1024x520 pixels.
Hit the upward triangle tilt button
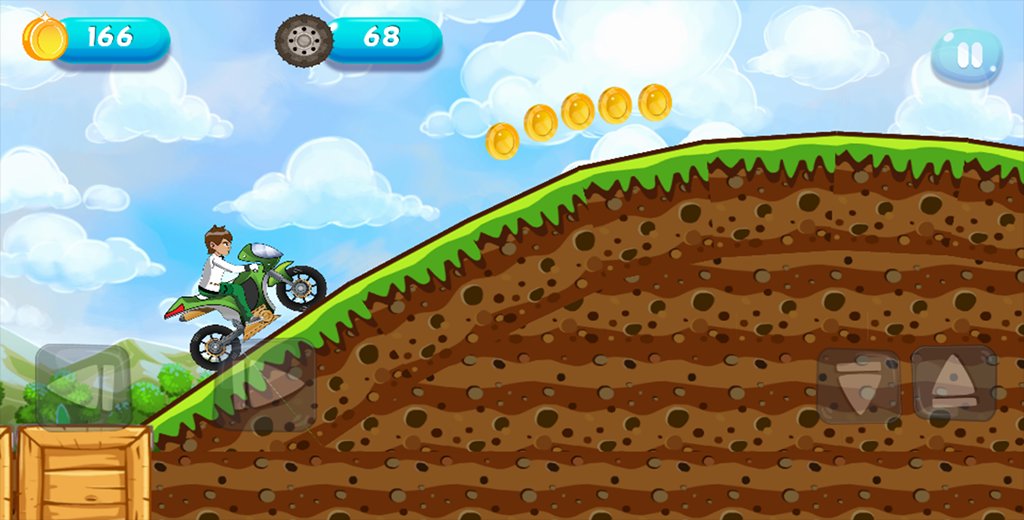click(953, 383)
